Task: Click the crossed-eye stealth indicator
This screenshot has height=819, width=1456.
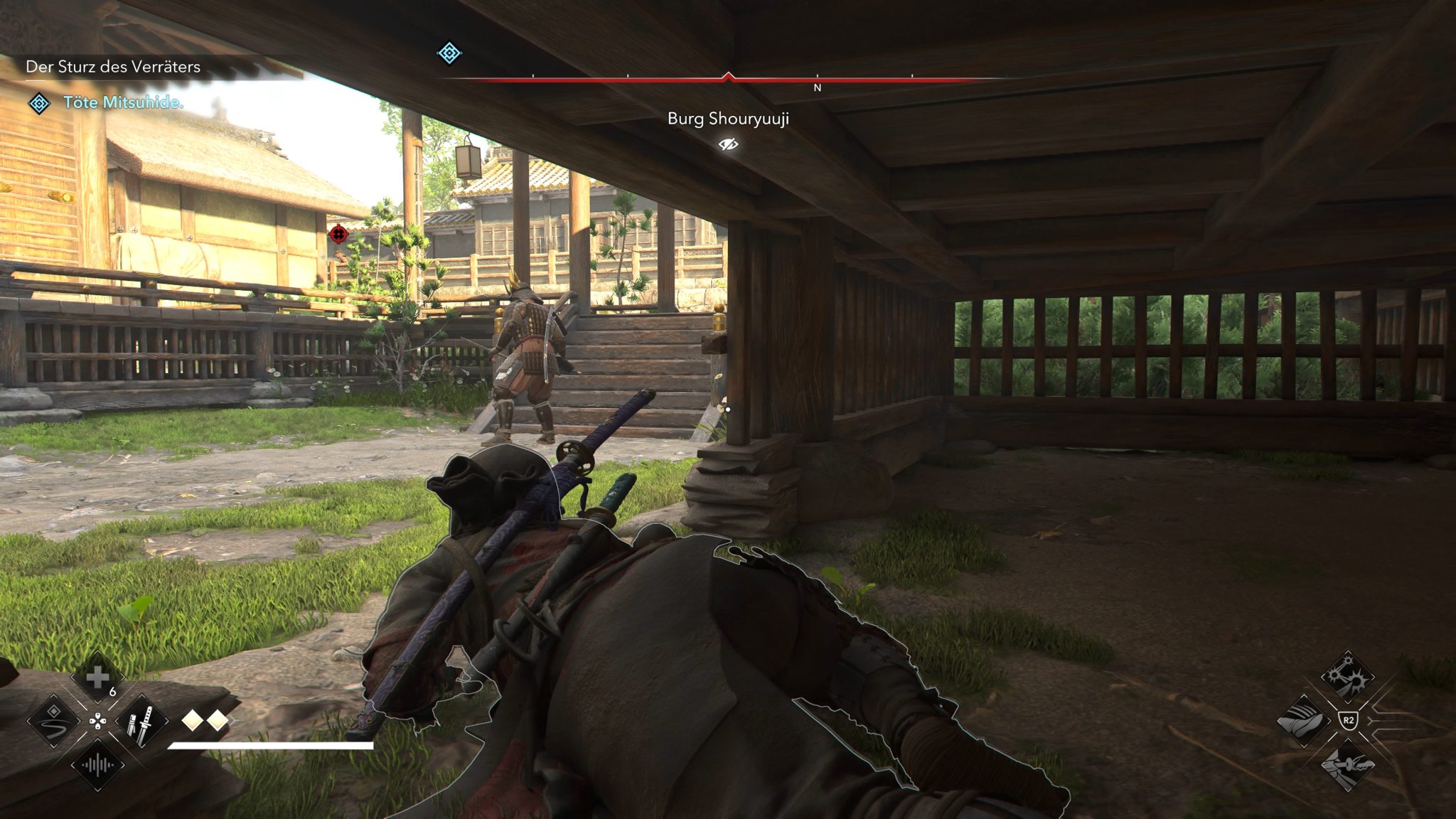Action: (x=728, y=144)
